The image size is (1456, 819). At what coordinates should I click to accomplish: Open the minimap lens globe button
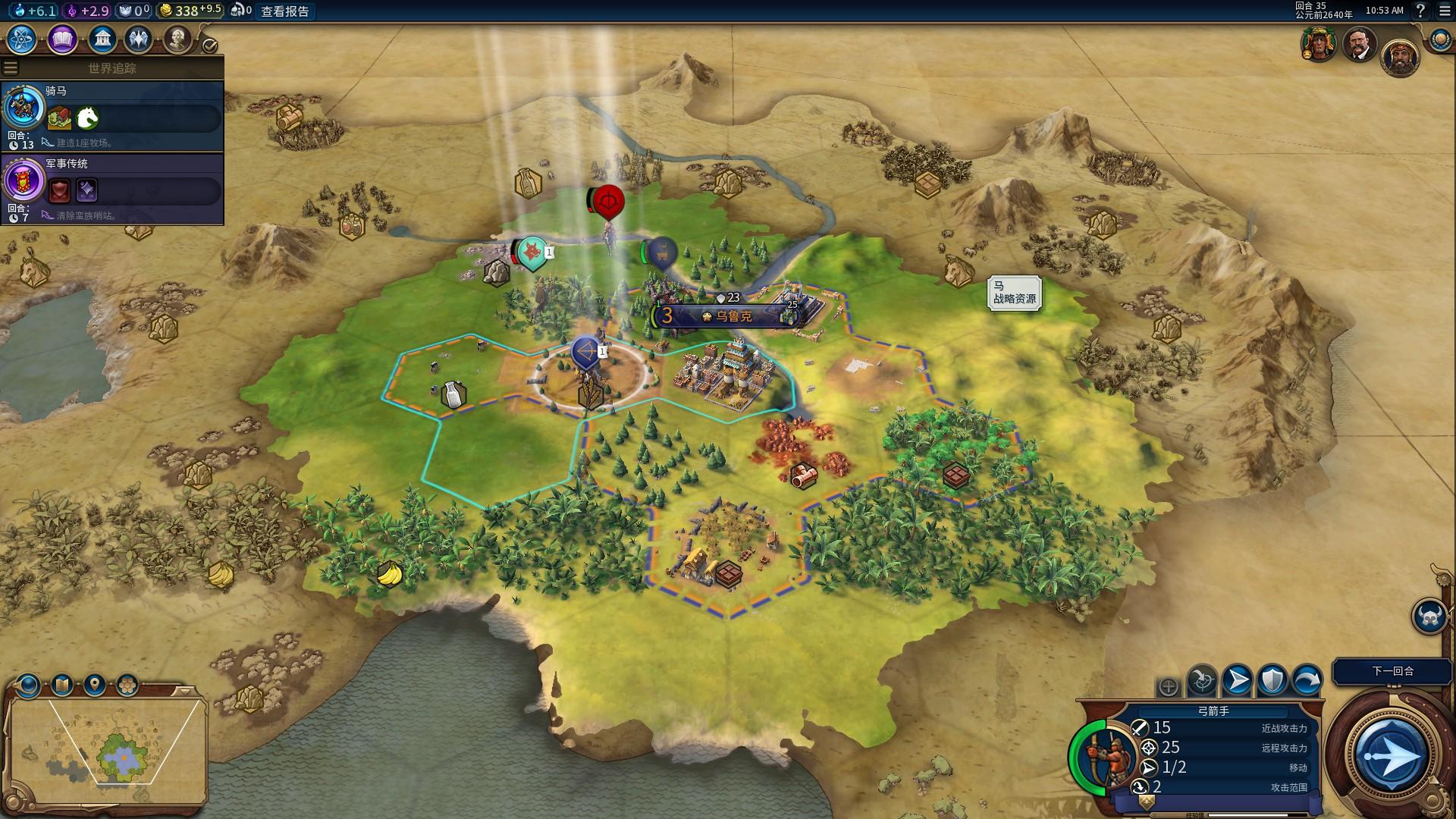click(x=29, y=686)
